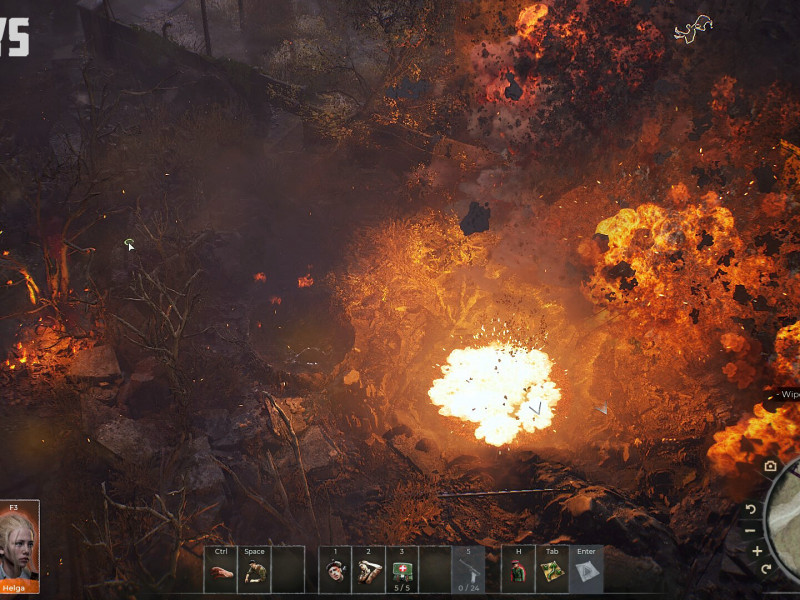
Task: Activate the Ctrl sneak hand ability
Action: 221,571
